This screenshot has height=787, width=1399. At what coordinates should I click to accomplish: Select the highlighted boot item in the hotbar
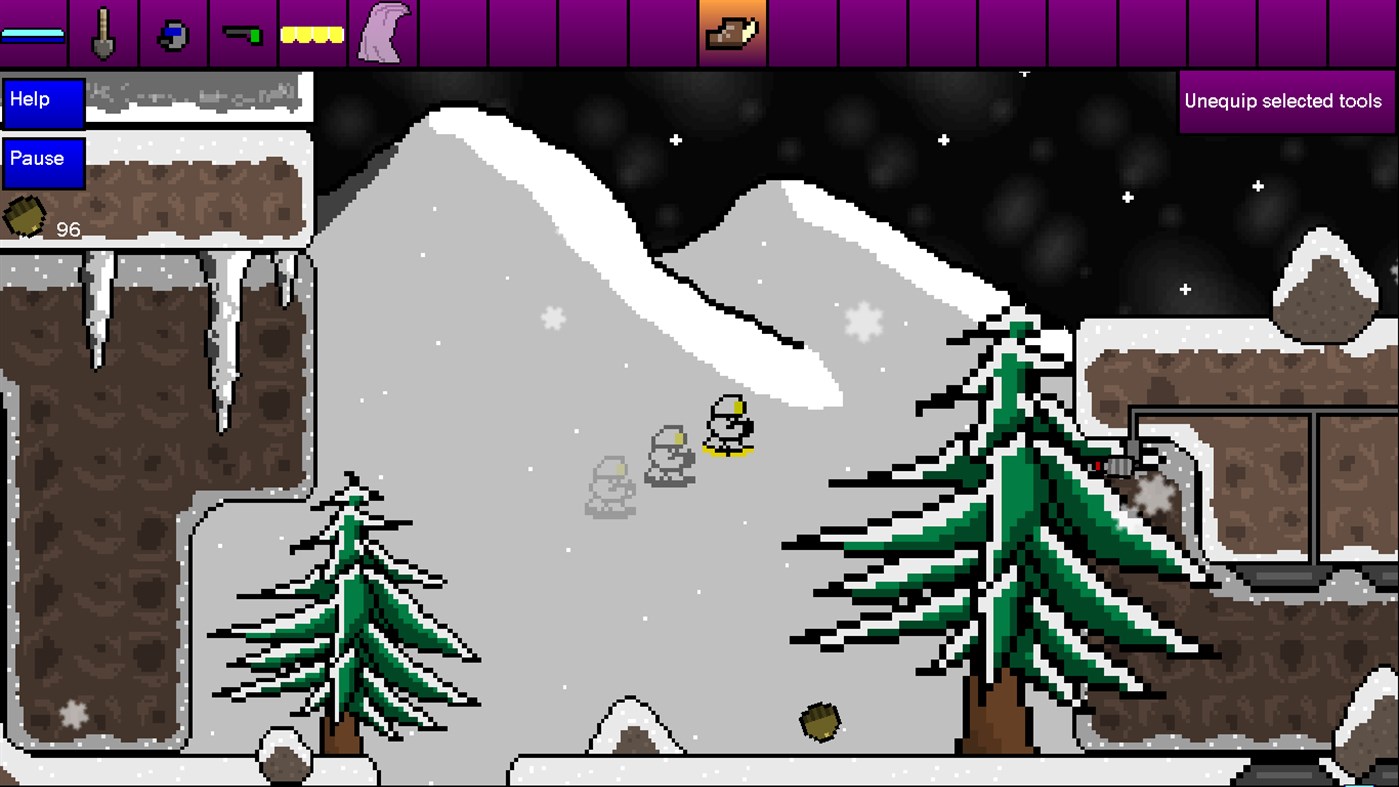tap(733, 33)
